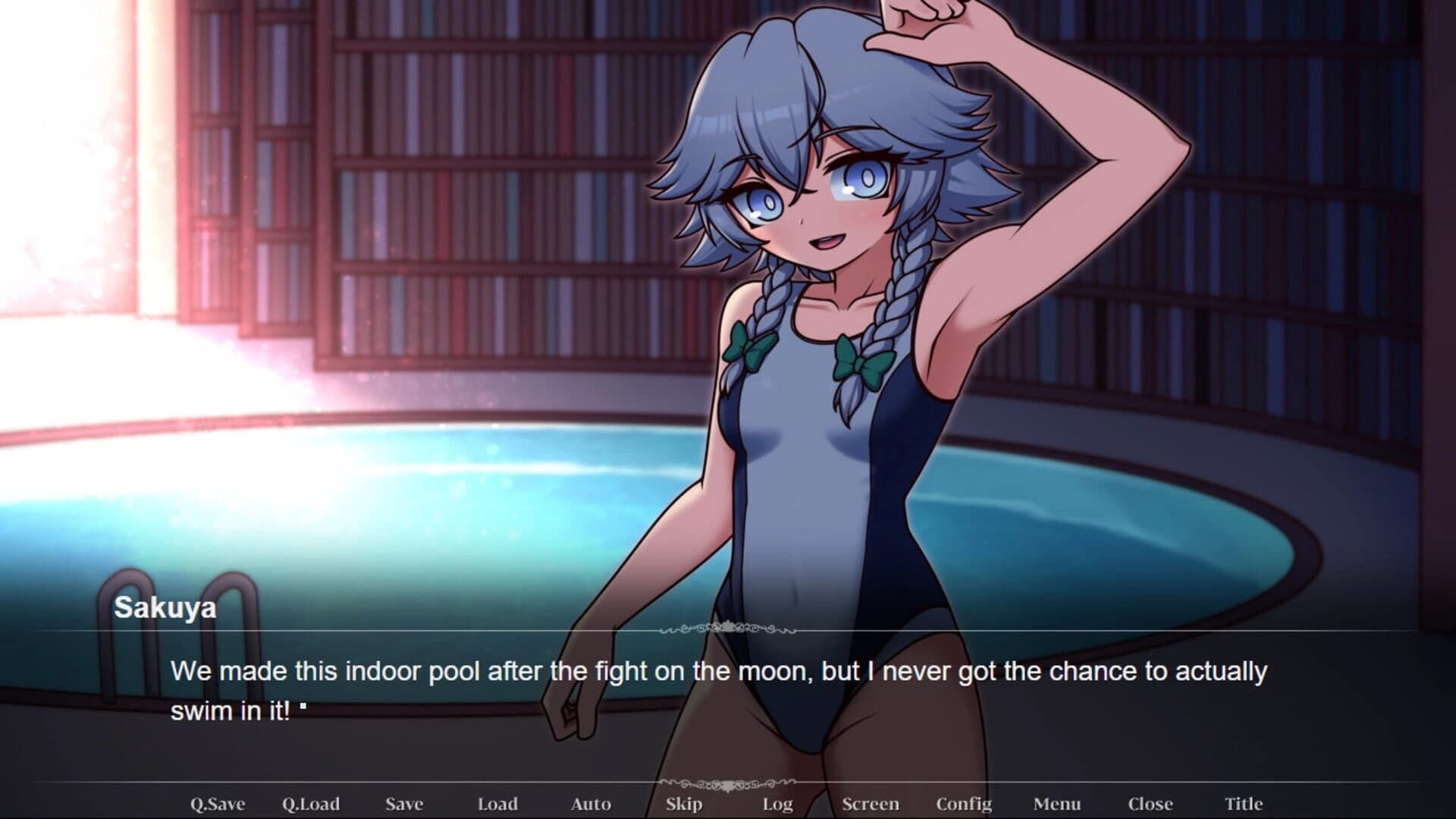Take a screenshot using the Screen option
Viewport: 1456px width, 819px height.
click(x=872, y=803)
